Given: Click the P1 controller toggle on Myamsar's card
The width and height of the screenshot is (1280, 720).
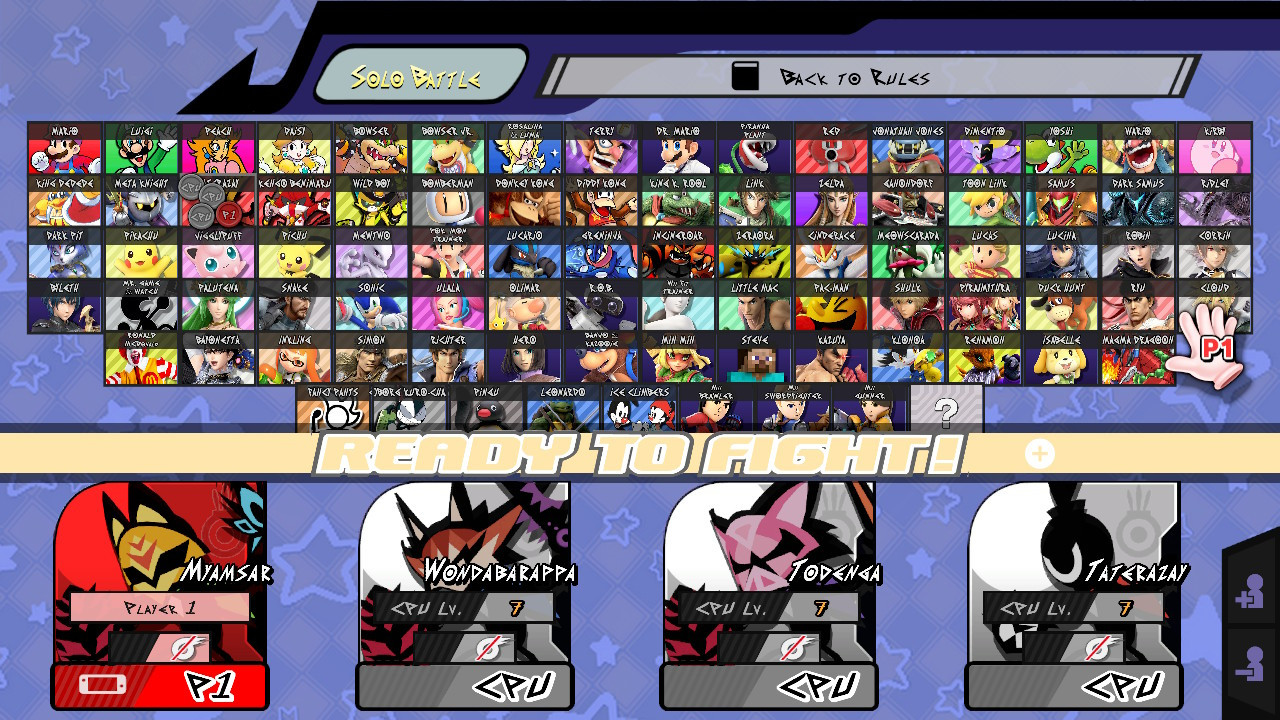Looking at the screenshot, I should pos(160,686).
